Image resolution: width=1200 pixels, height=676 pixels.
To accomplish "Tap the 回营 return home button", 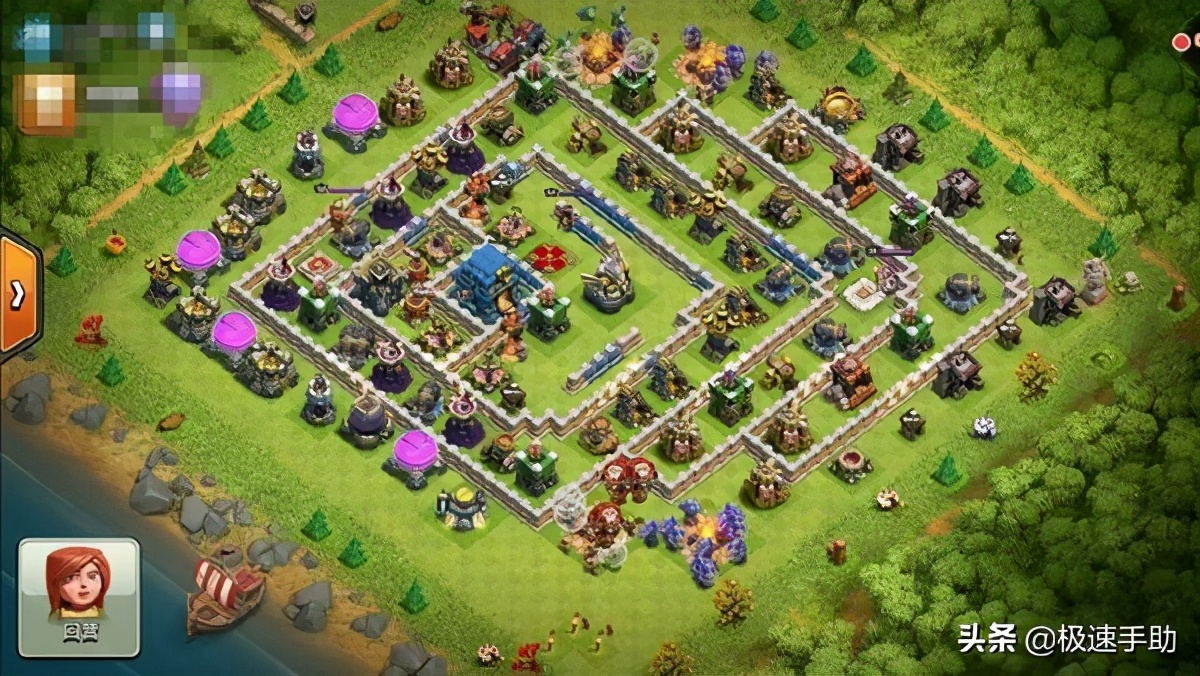I will pyautogui.click(x=79, y=597).
